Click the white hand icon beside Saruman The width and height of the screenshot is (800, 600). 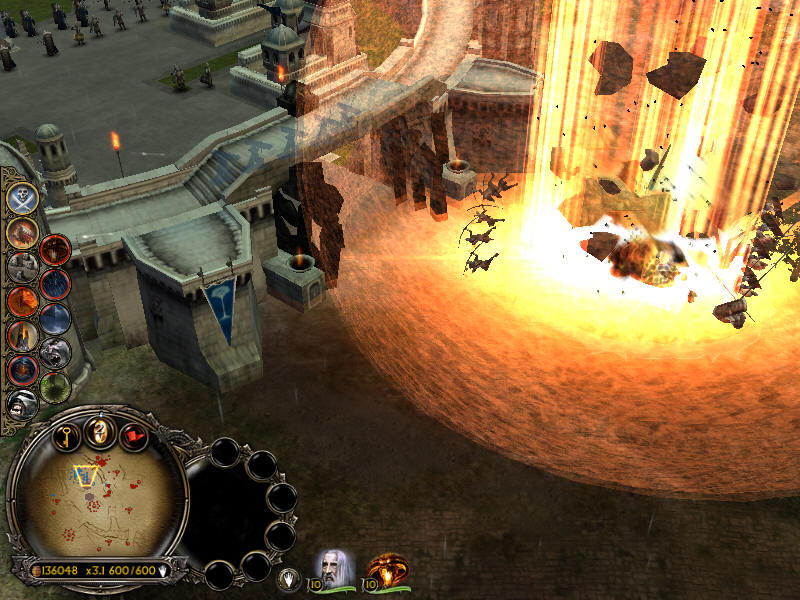point(288,578)
